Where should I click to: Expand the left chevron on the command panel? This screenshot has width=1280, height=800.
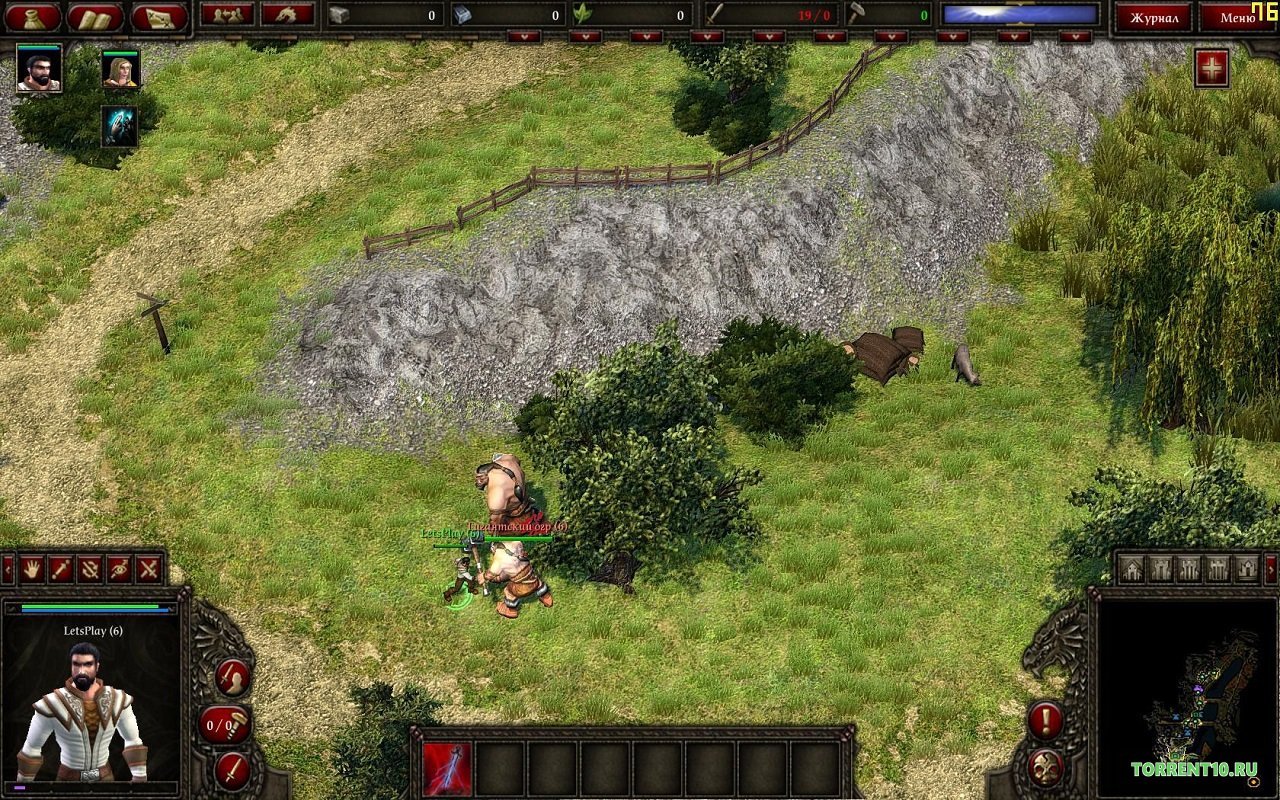click(x=7, y=569)
